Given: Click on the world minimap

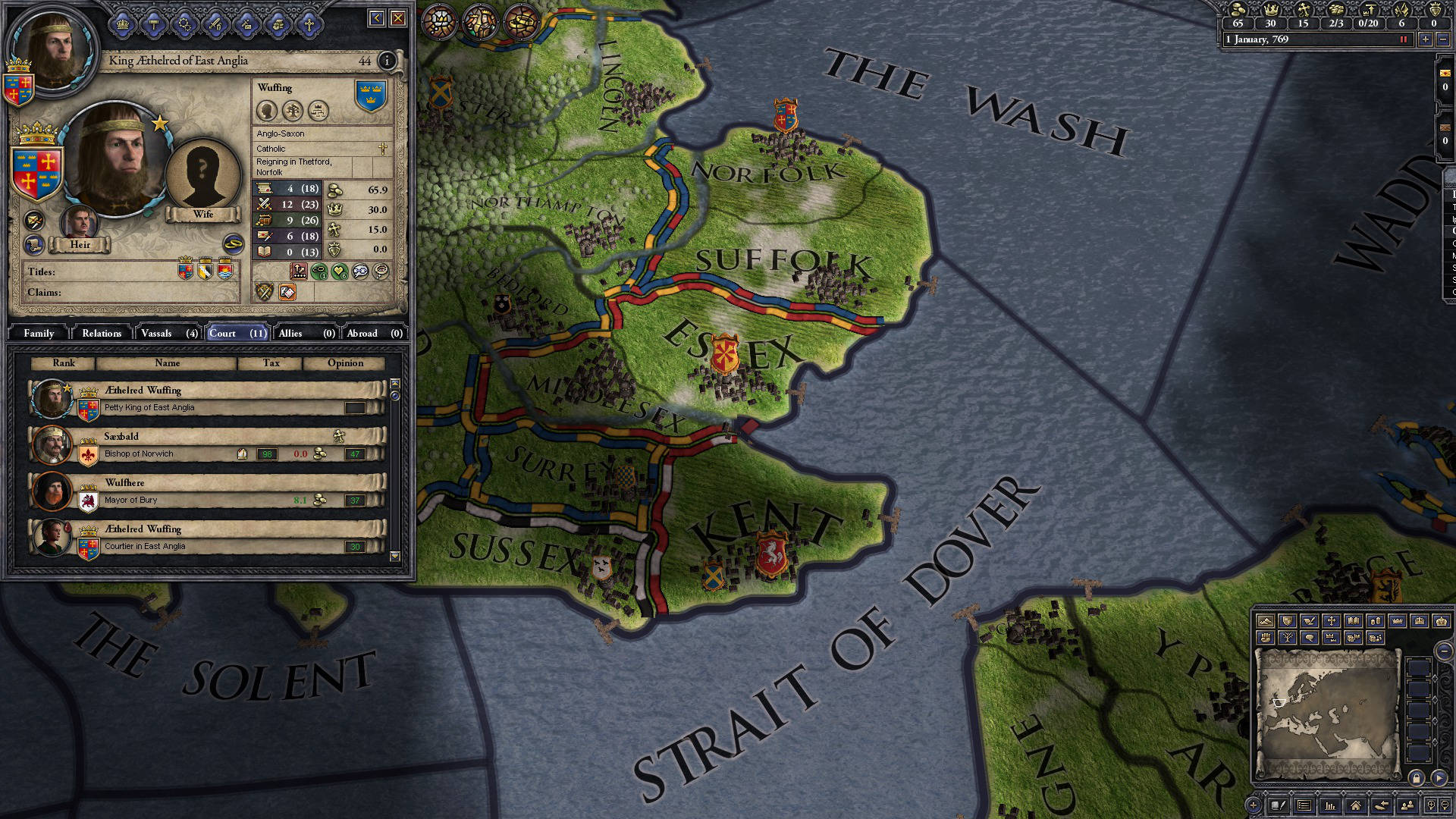Looking at the screenshot, I should pyautogui.click(x=1327, y=713).
